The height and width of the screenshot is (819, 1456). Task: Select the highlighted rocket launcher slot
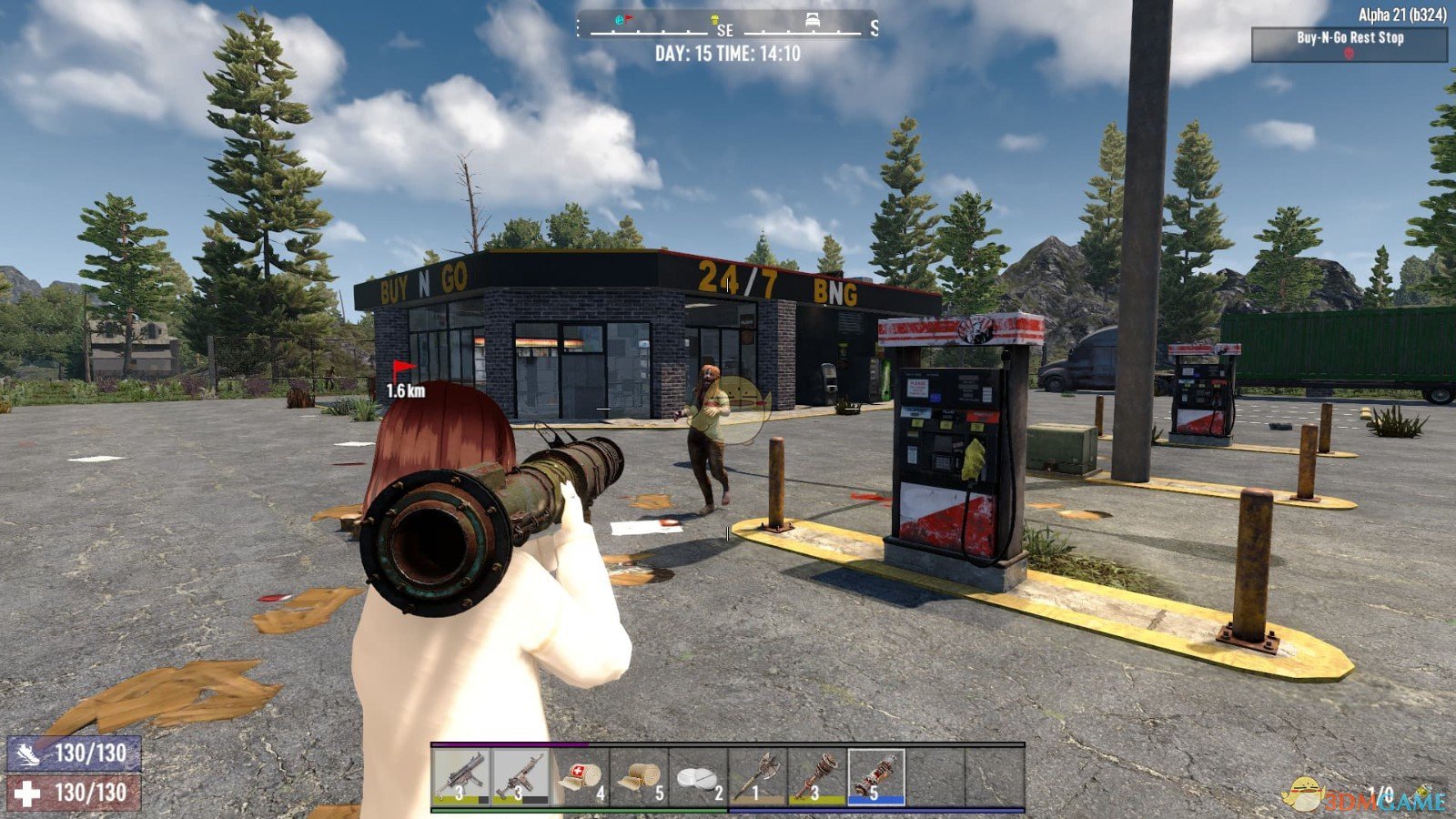coord(876,776)
